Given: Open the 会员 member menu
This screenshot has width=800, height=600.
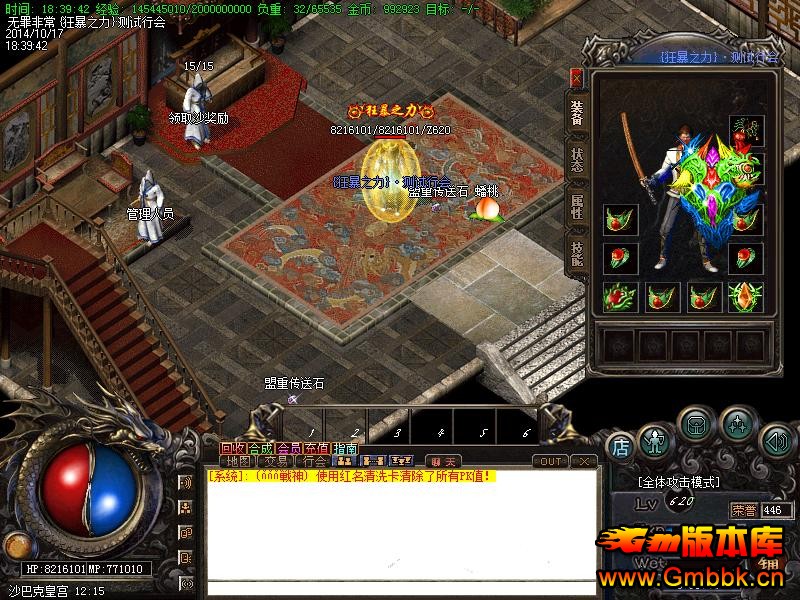Looking at the screenshot, I should tap(288, 448).
